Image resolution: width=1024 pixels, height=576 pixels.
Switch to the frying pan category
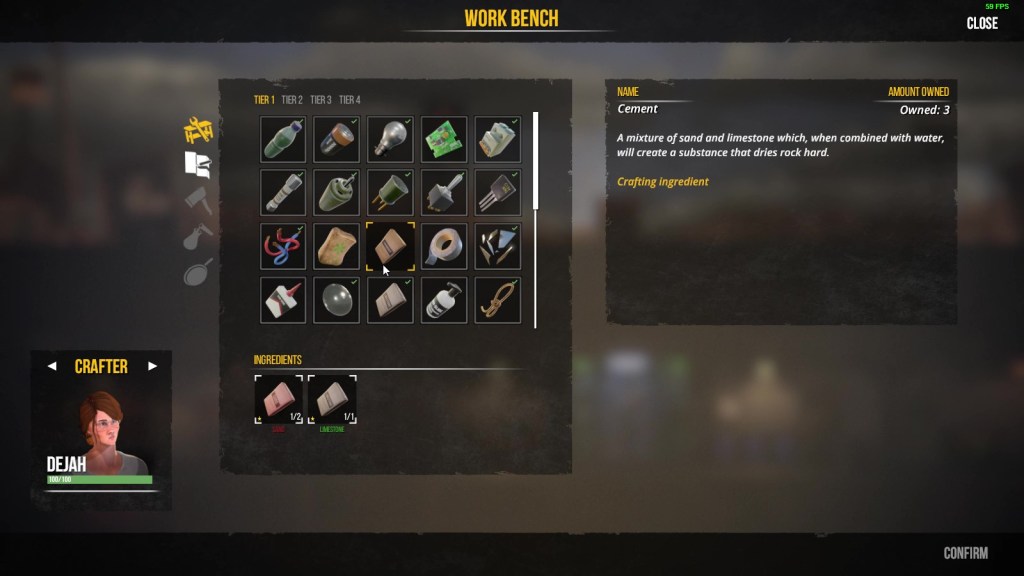point(198,271)
